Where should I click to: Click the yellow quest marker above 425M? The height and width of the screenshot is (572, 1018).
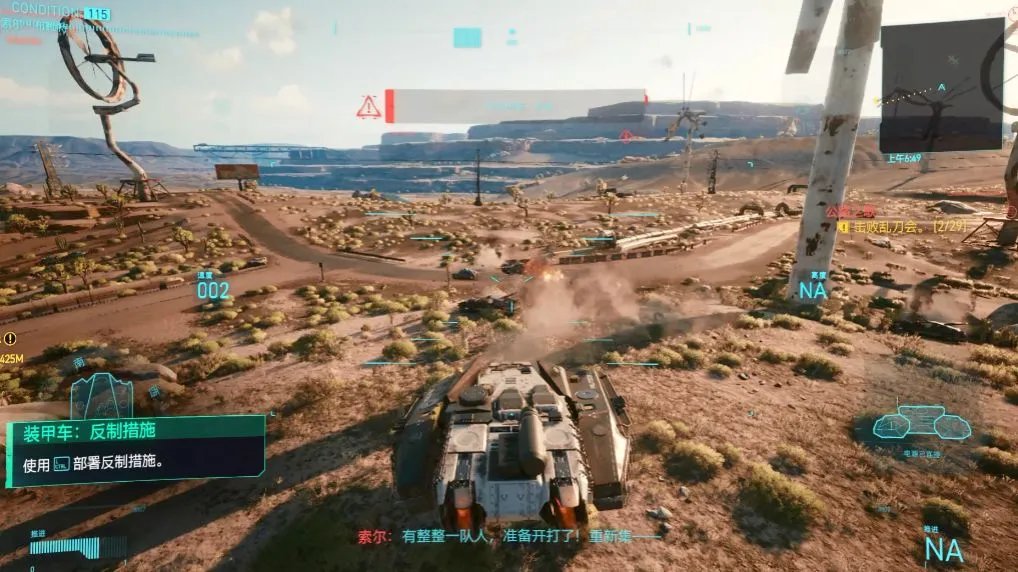9,339
